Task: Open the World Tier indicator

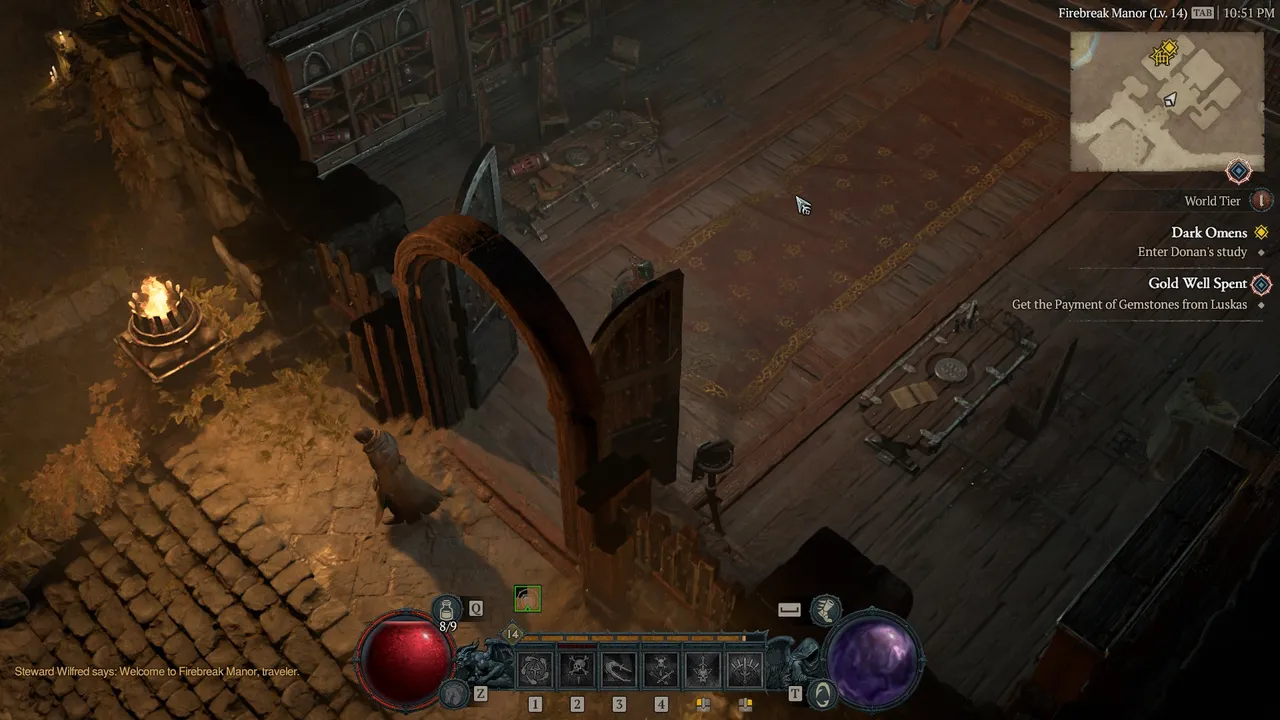Action: point(1261,201)
